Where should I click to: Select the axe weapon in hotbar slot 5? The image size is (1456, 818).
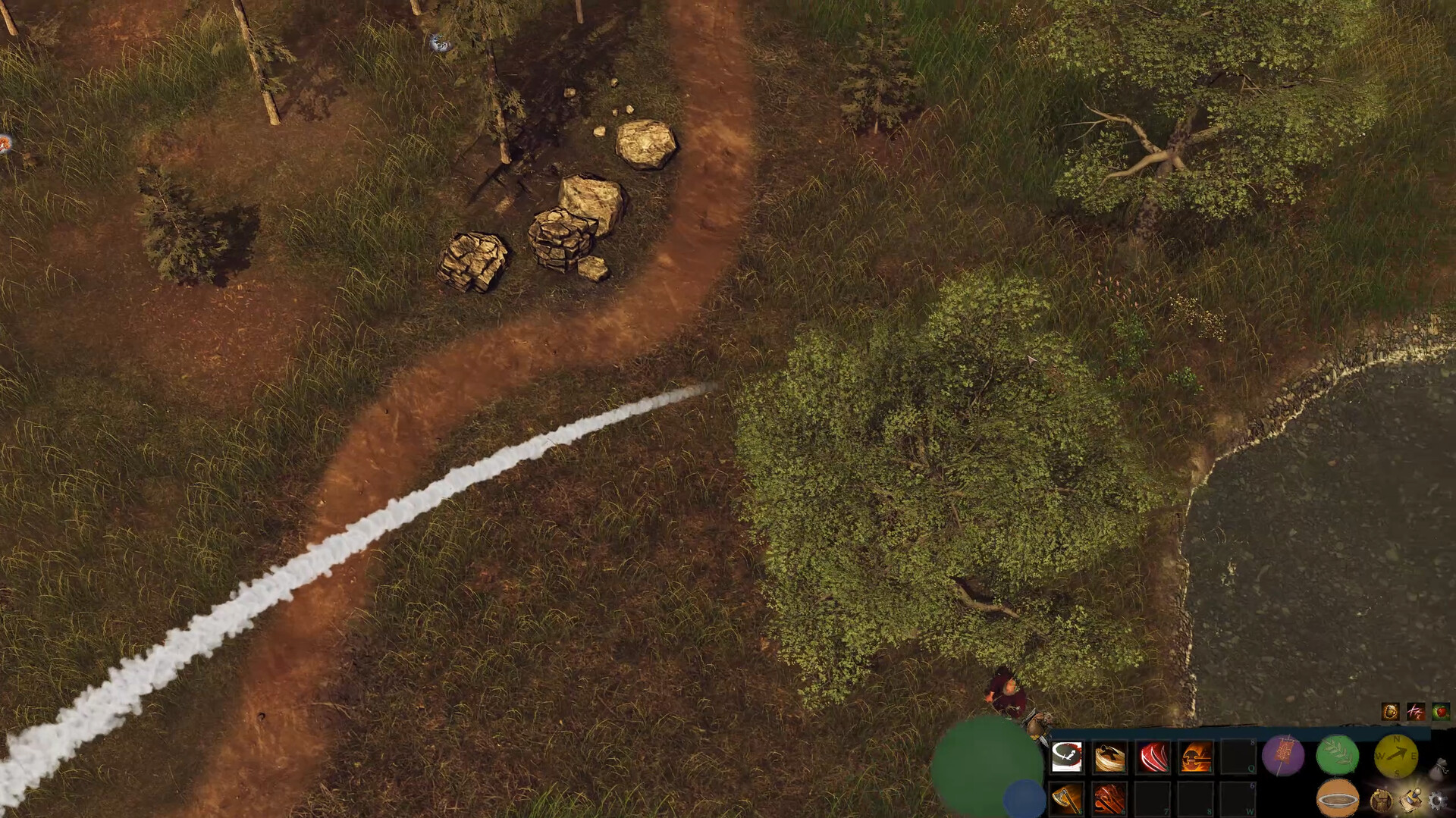pos(1067,799)
